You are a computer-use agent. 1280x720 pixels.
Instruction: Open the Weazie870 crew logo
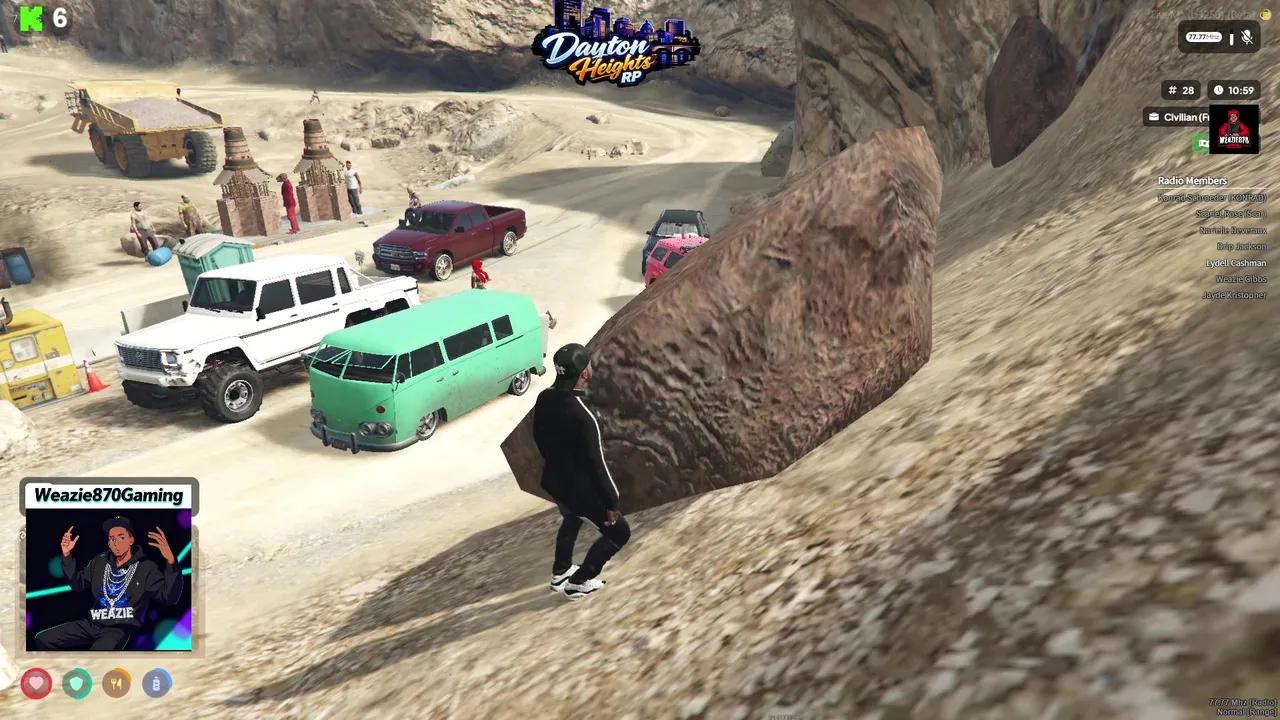1234,128
